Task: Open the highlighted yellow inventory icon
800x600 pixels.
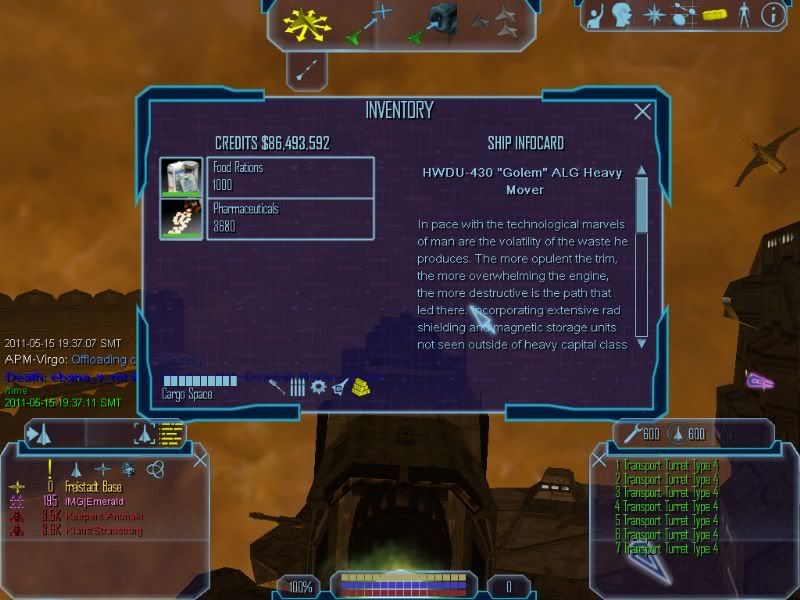Action: tap(713, 15)
